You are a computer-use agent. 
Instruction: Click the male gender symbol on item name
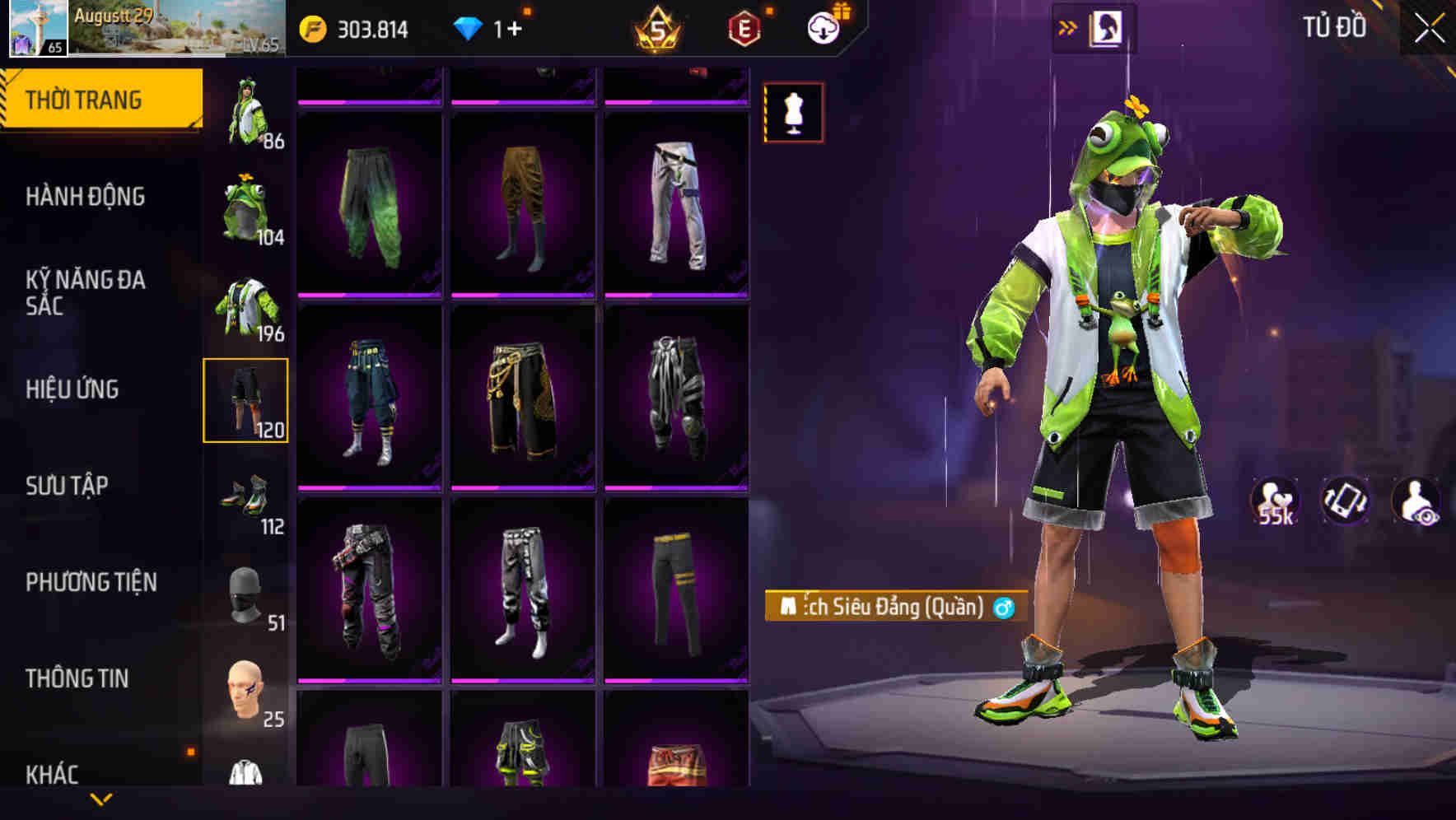1004,608
